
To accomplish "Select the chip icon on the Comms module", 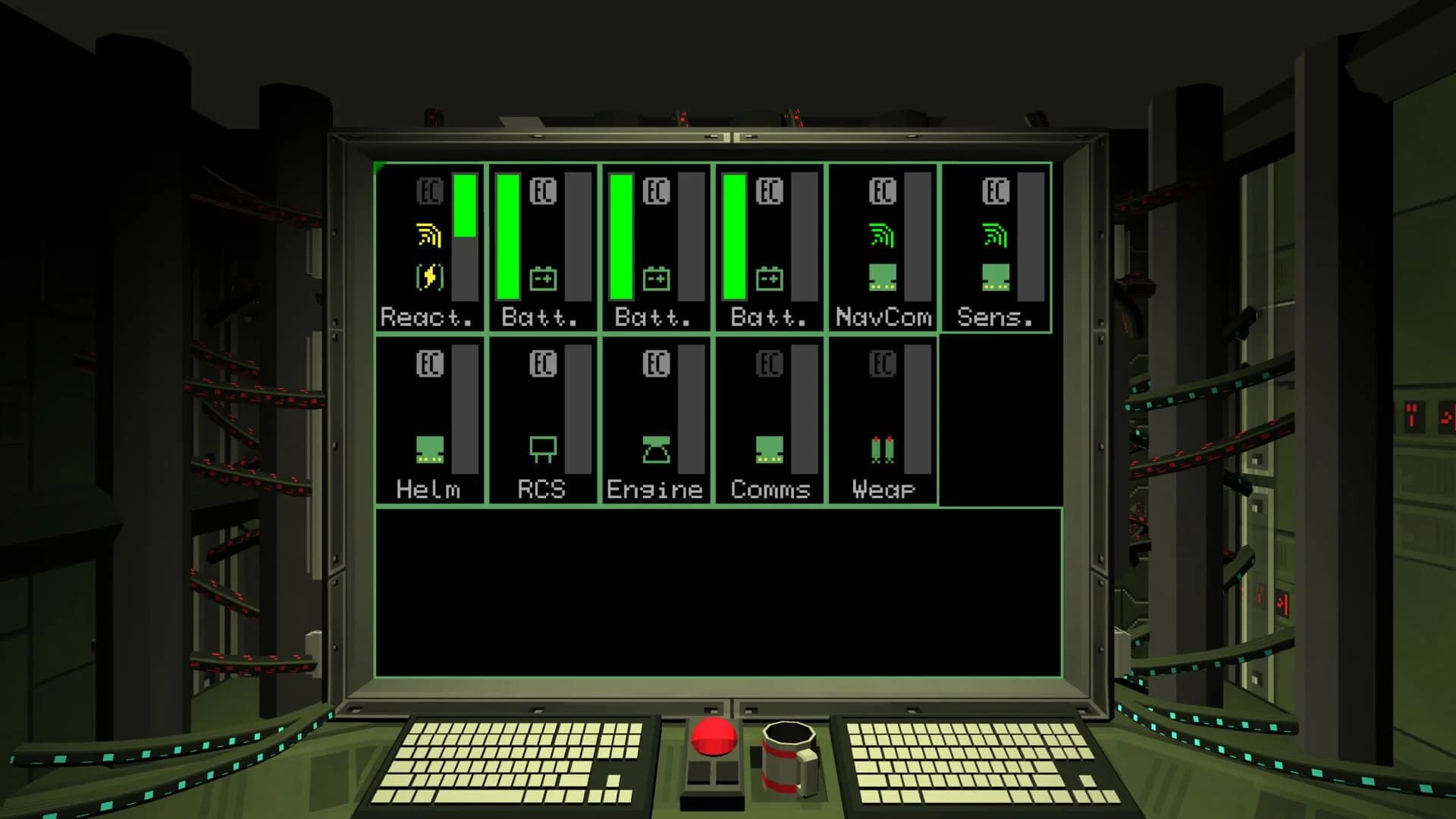I will click(768, 448).
